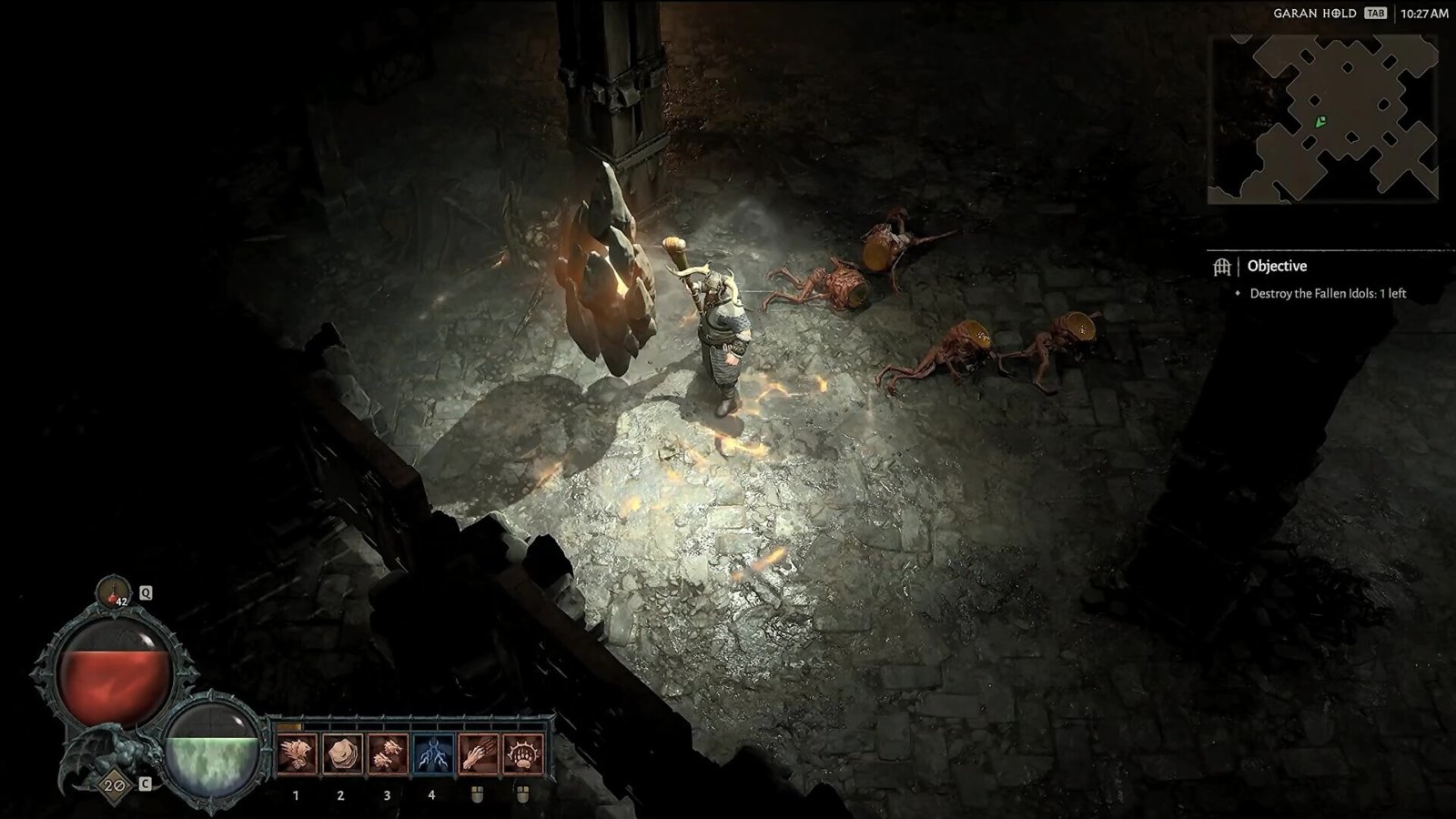Screen dimensions: 1456x819
Task: Activate the roaring bear skill
Action: 296,755
